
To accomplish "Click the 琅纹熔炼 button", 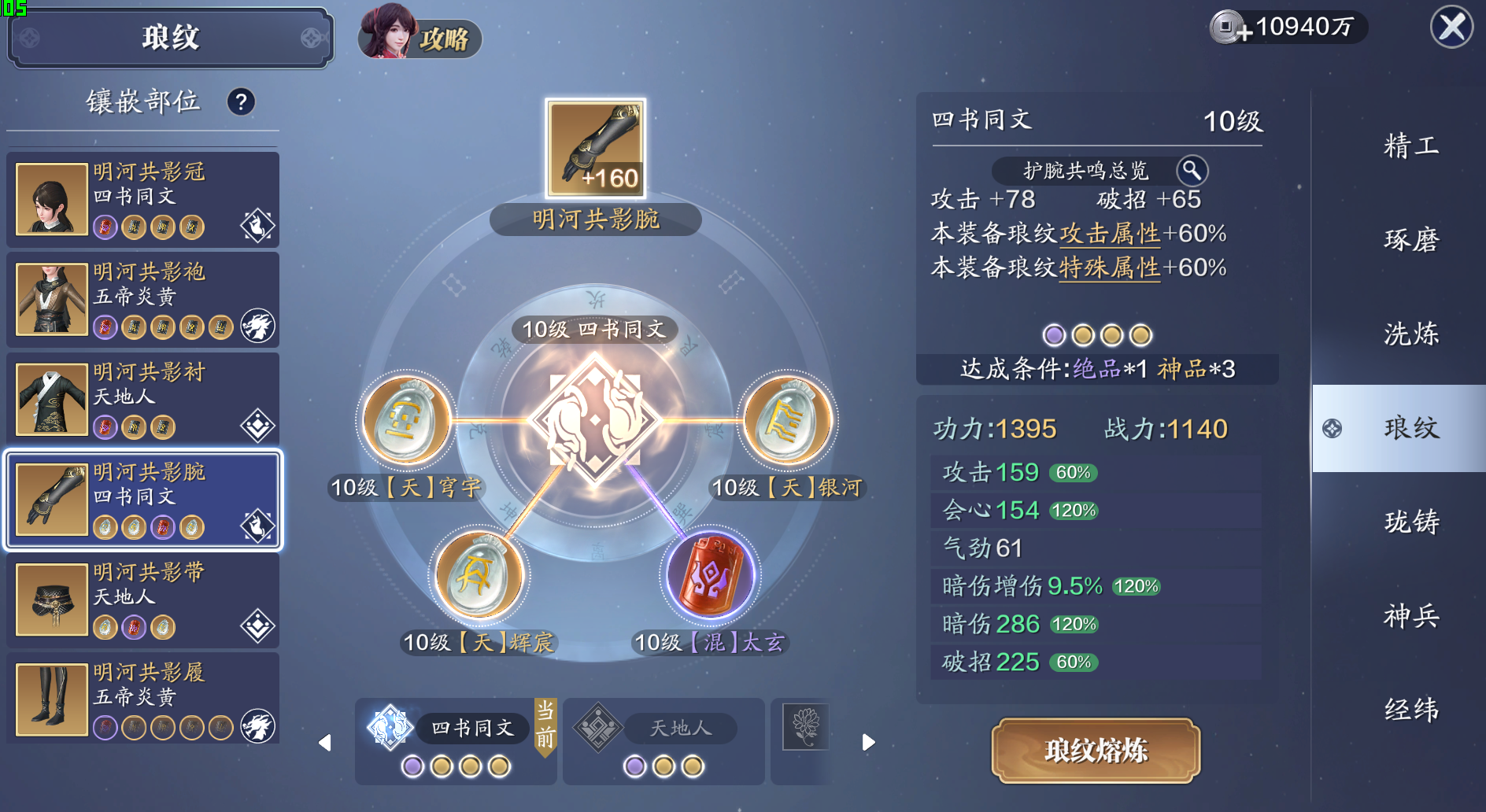I will click(x=1096, y=750).
